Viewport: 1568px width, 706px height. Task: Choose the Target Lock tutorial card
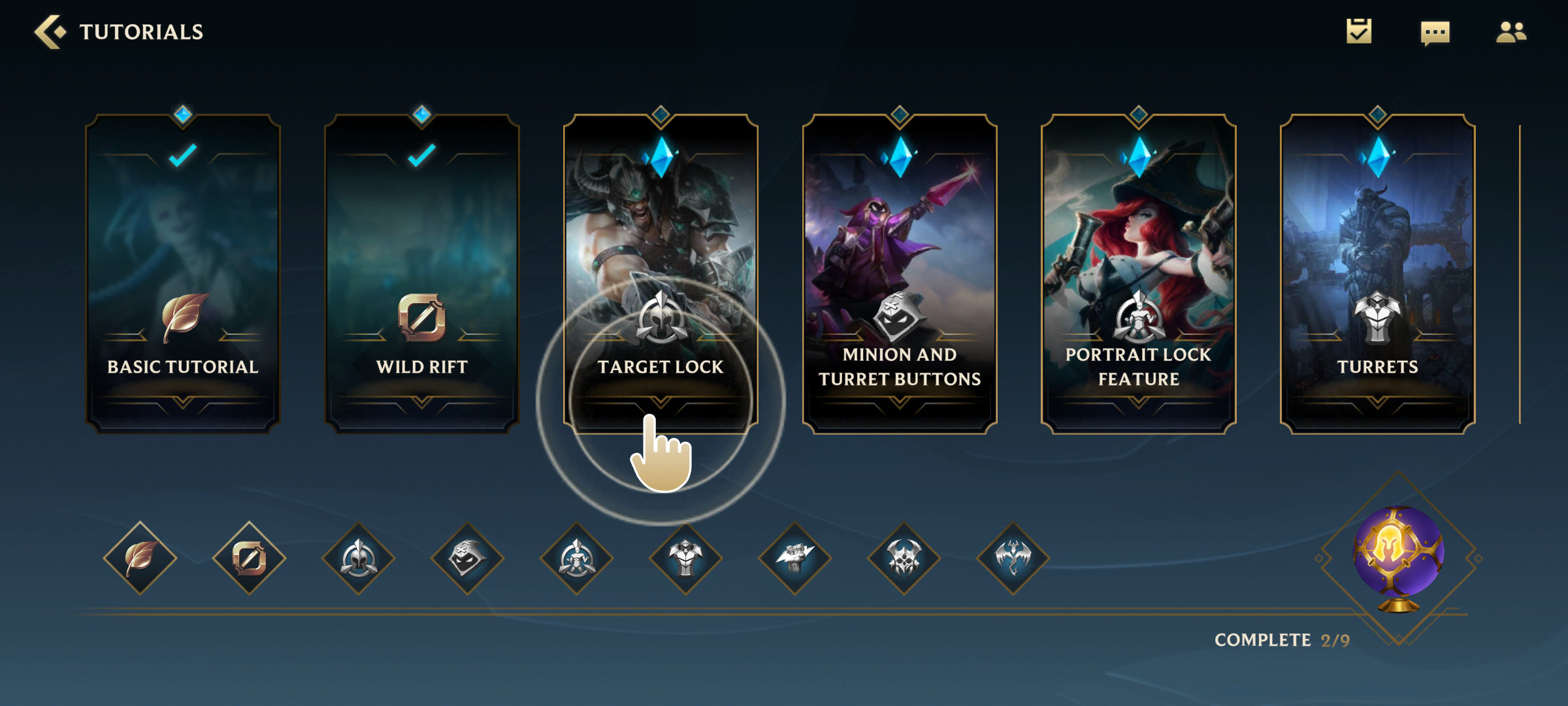[661, 275]
